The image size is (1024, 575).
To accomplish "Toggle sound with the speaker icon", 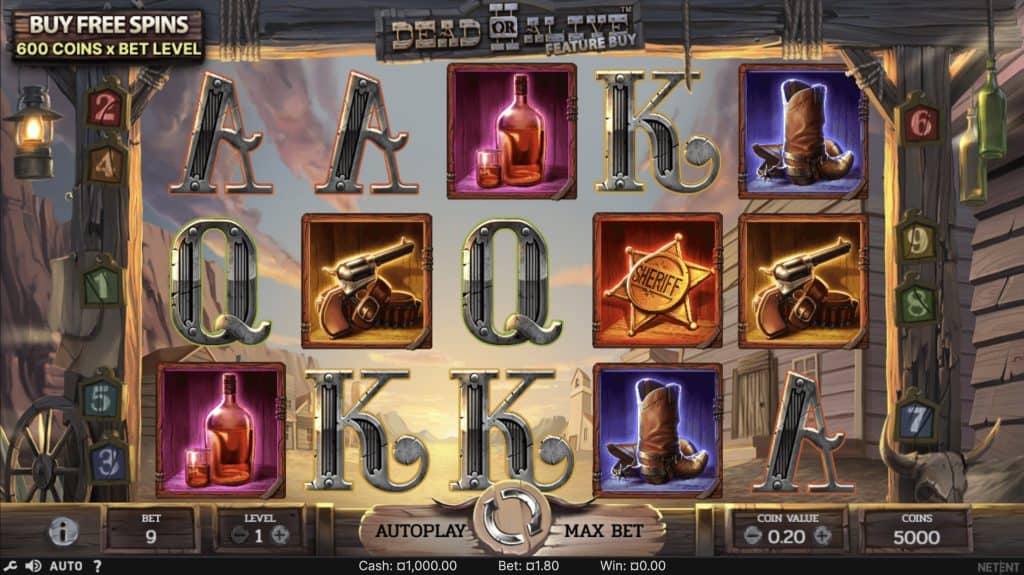I will pyautogui.click(x=33, y=566).
